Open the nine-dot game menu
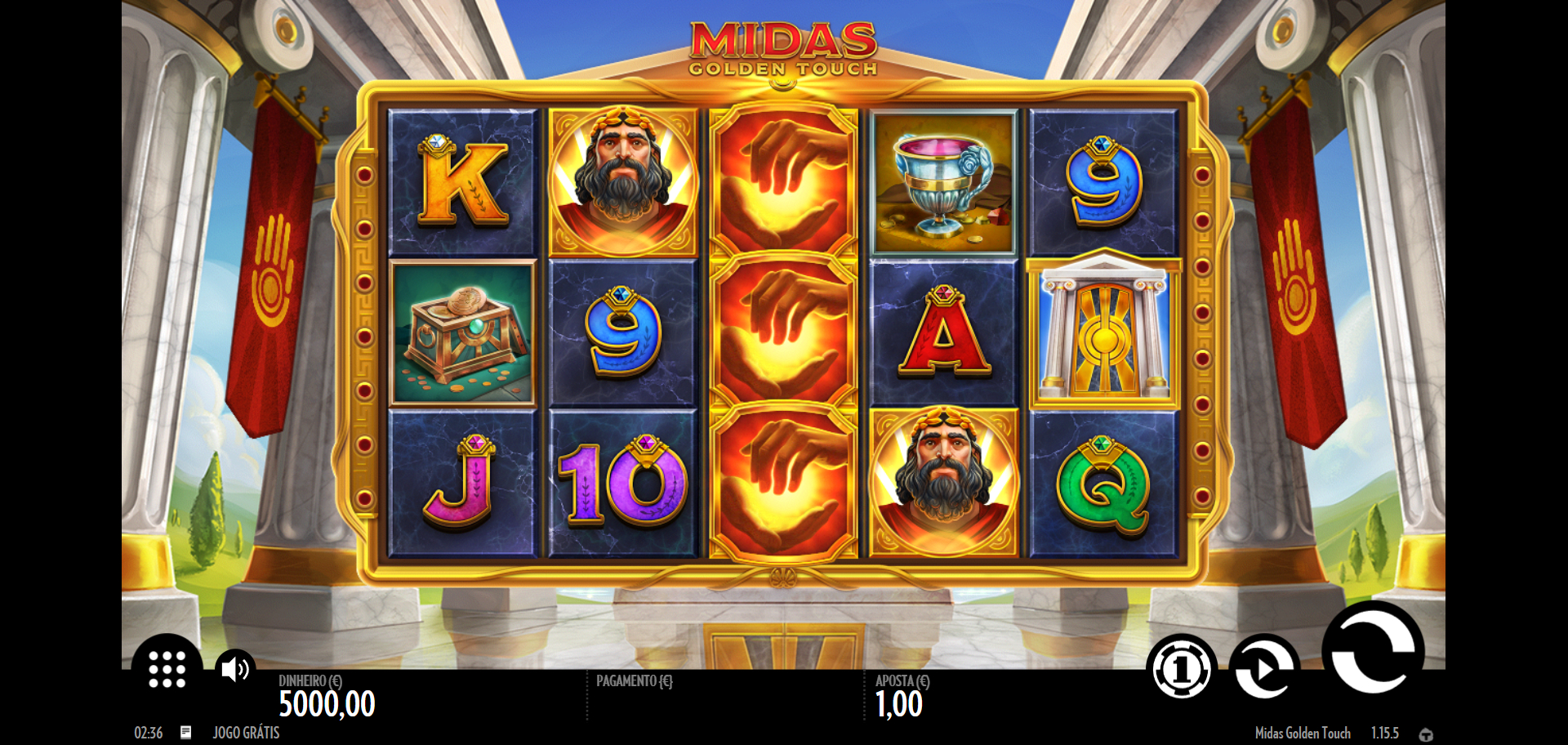 coord(167,669)
